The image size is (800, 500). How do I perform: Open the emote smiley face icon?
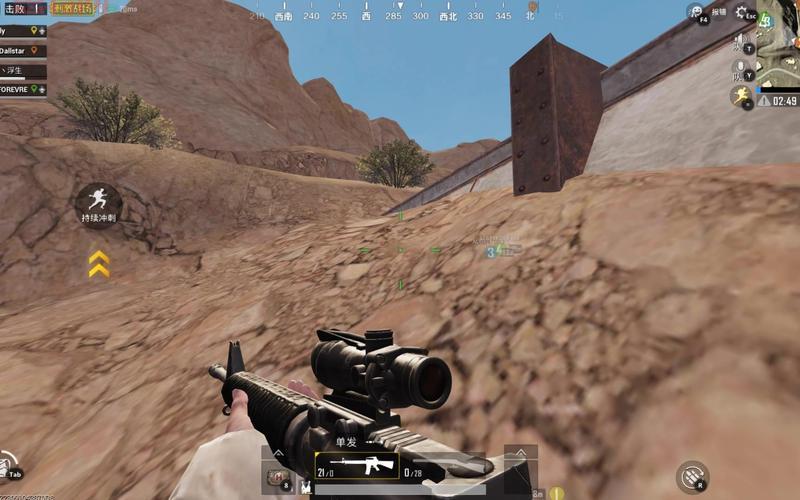tap(695, 12)
